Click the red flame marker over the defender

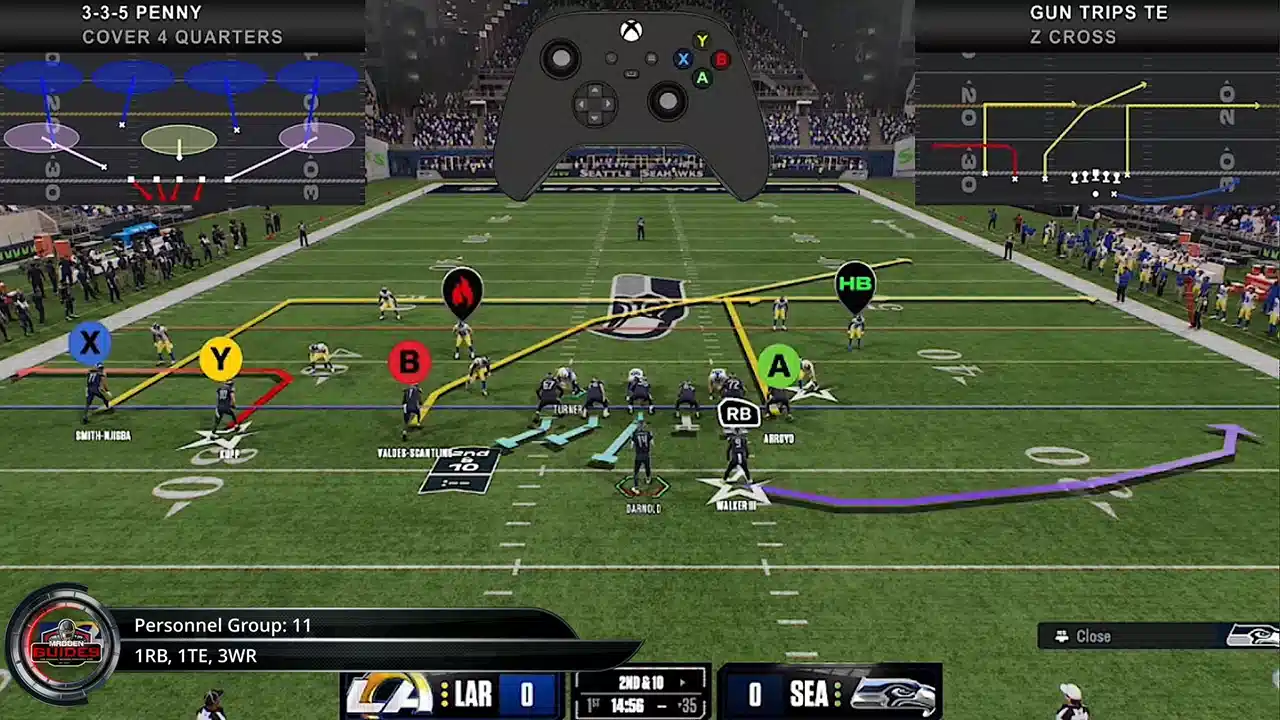(x=462, y=291)
